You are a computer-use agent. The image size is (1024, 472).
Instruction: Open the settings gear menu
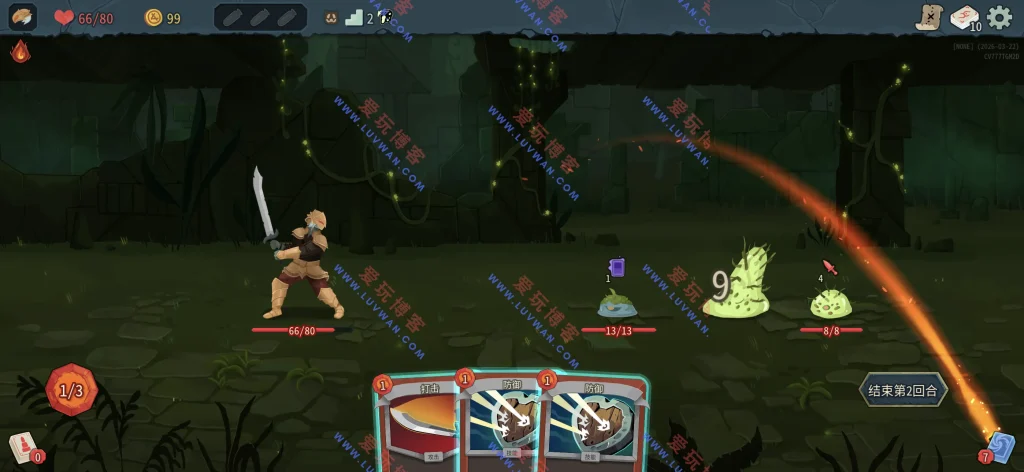(999, 17)
